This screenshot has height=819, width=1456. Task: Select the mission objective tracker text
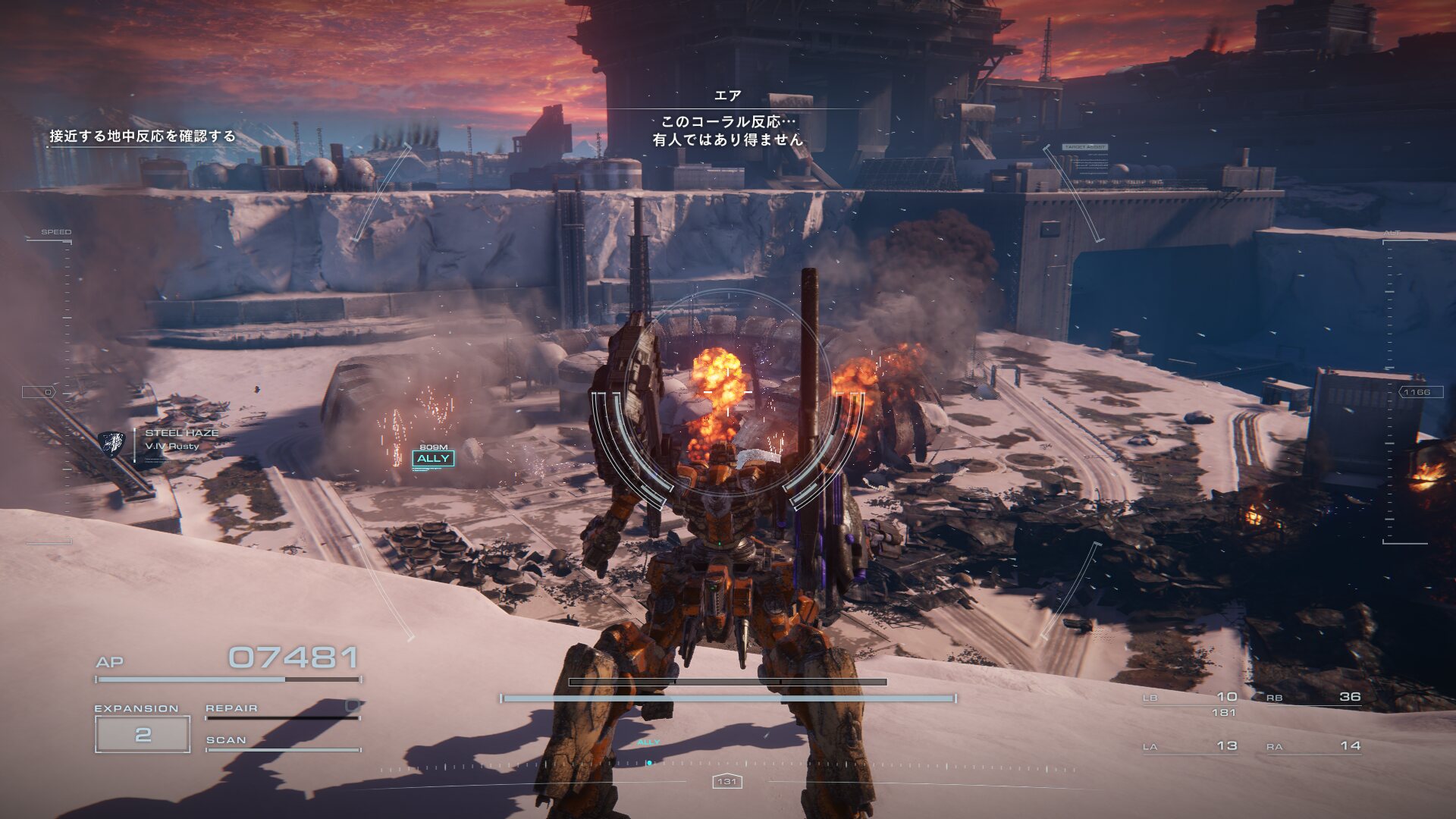pyautogui.click(x=143, y=136)
